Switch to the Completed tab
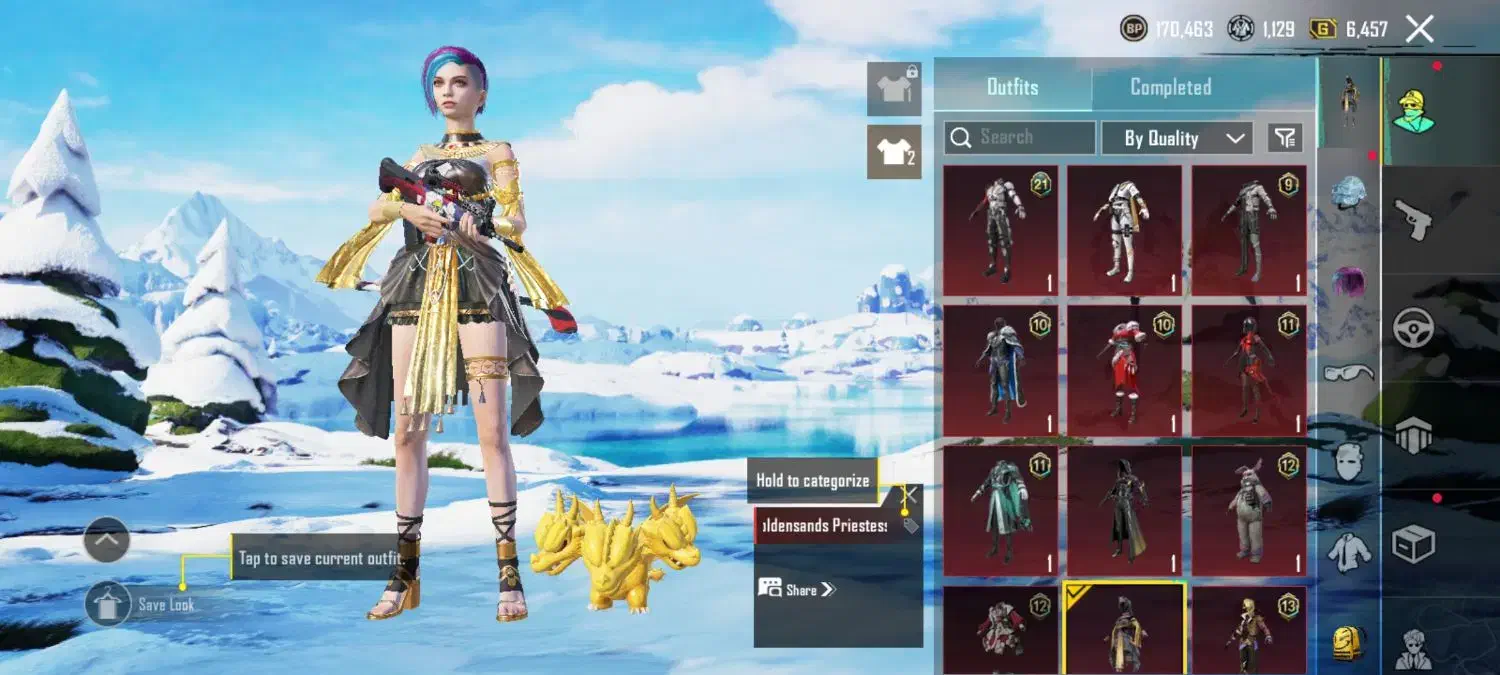The image size is (1500, 675). (x=1170, y=87)
